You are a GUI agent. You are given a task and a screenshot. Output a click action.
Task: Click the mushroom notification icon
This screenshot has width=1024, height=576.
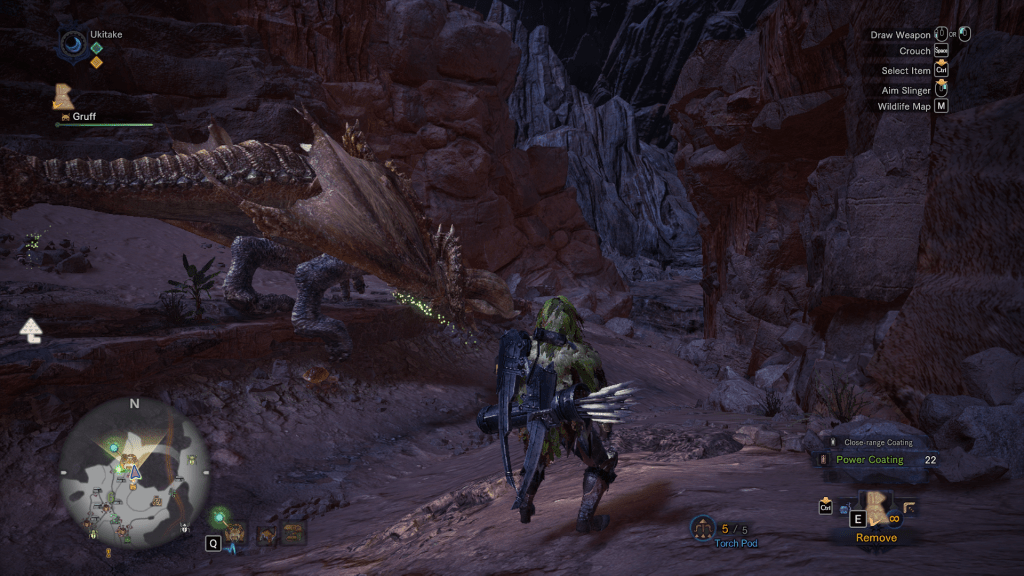31,329
